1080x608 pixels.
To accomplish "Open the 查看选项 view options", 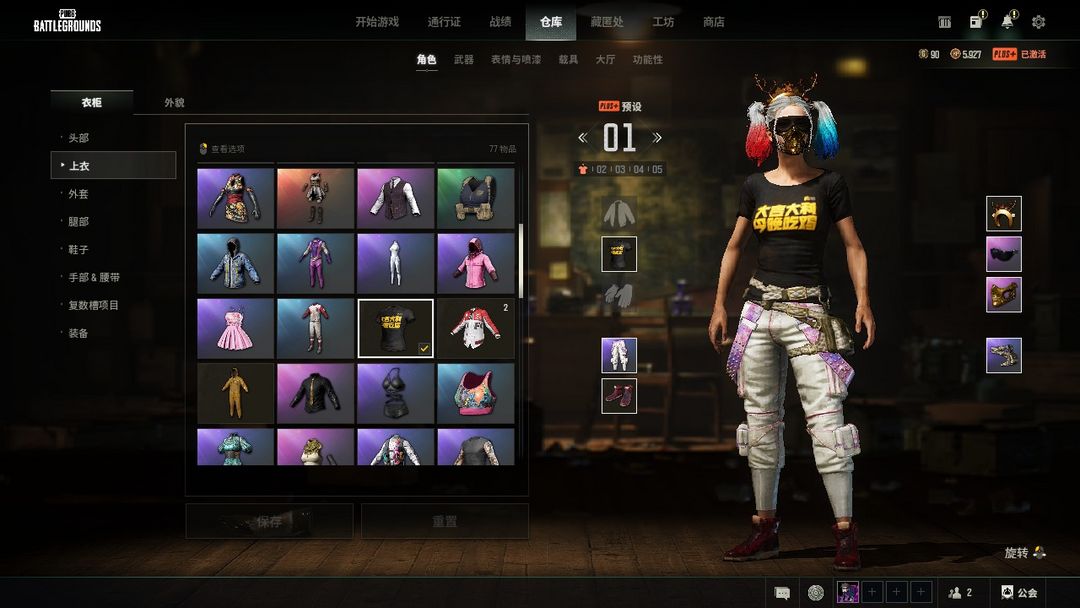I will [223, 149].
